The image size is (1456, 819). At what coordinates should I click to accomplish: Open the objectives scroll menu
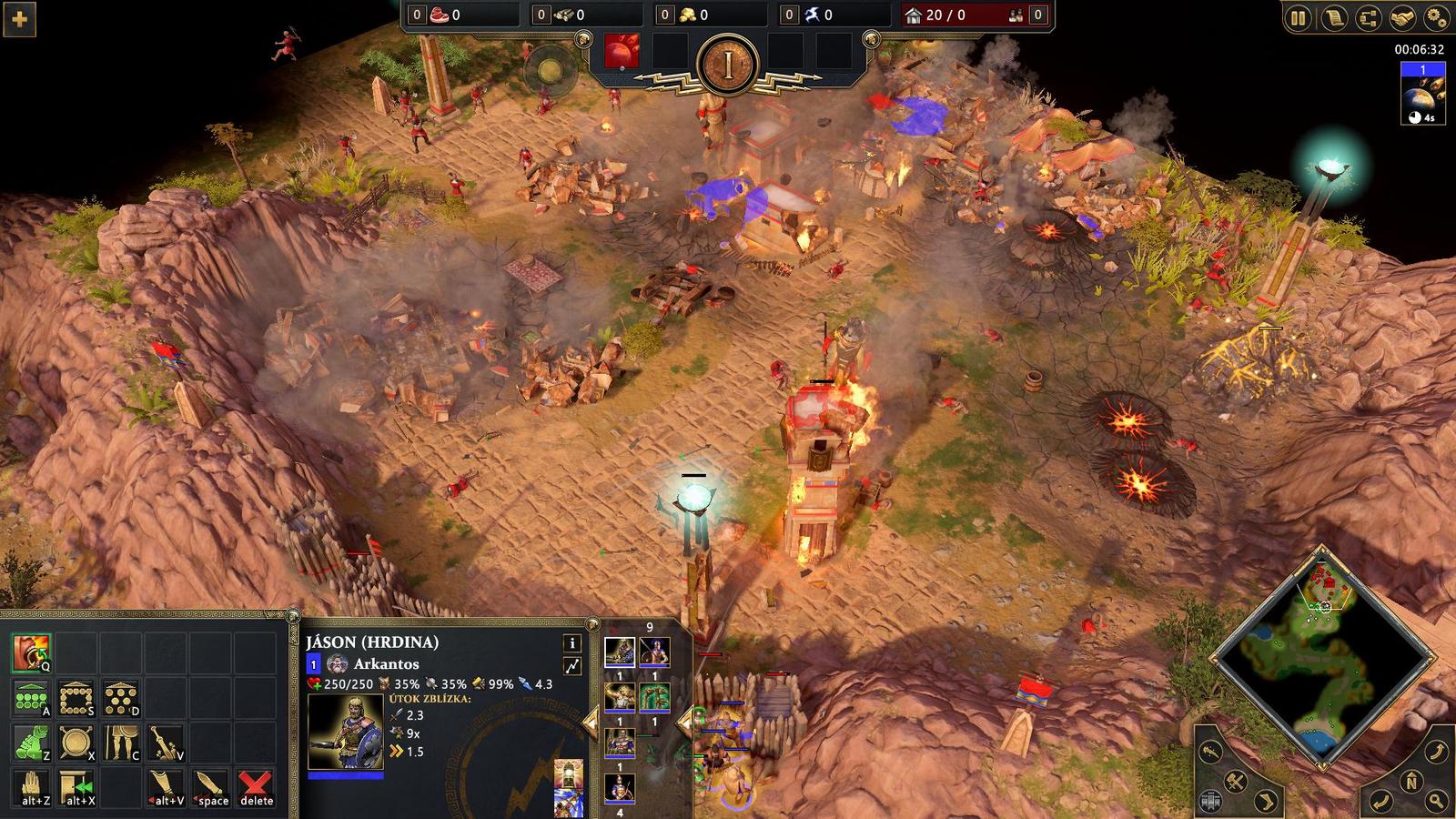(x=1334, y=16)
